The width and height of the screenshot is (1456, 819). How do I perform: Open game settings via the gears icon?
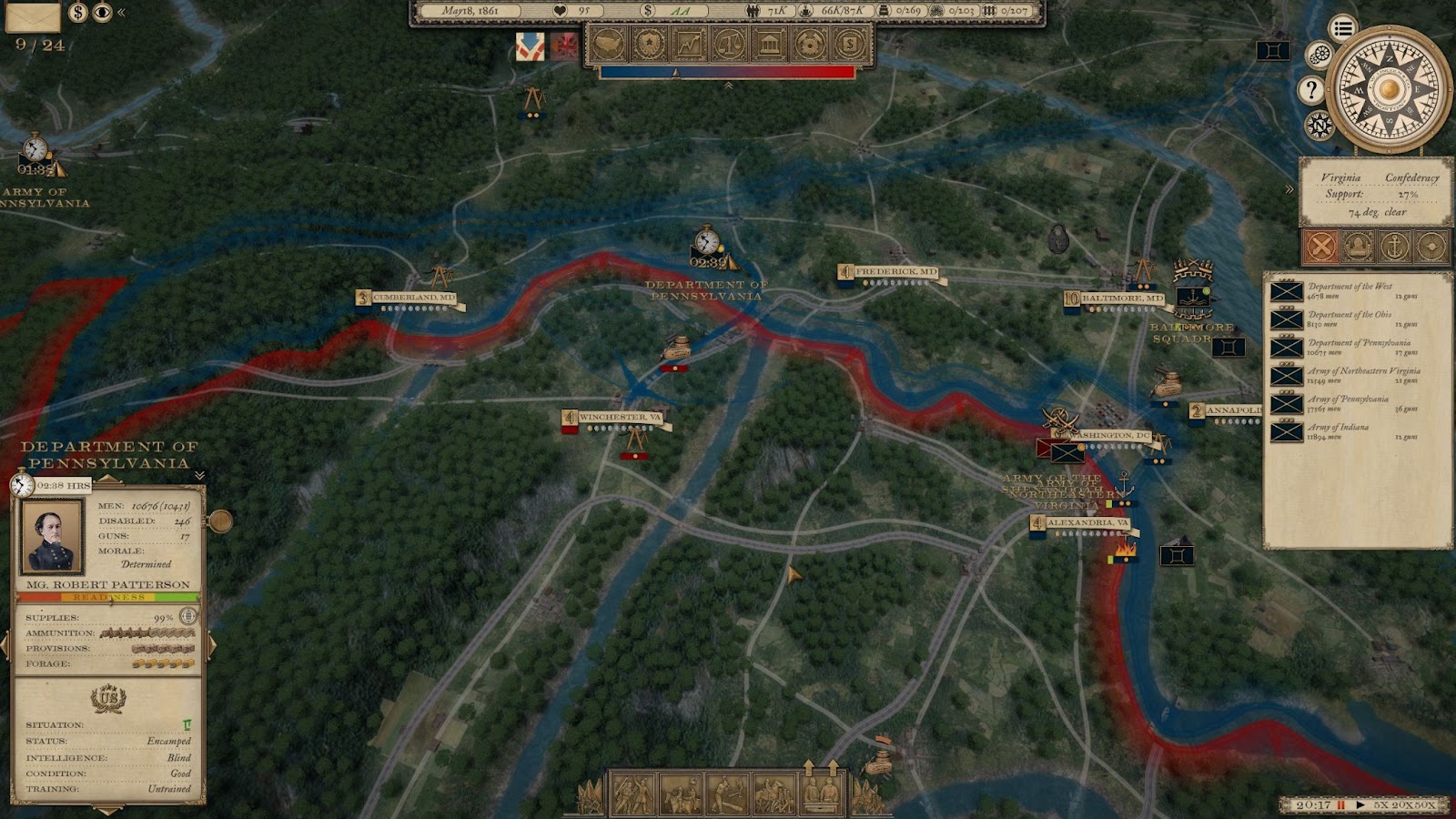(1319, 56)
